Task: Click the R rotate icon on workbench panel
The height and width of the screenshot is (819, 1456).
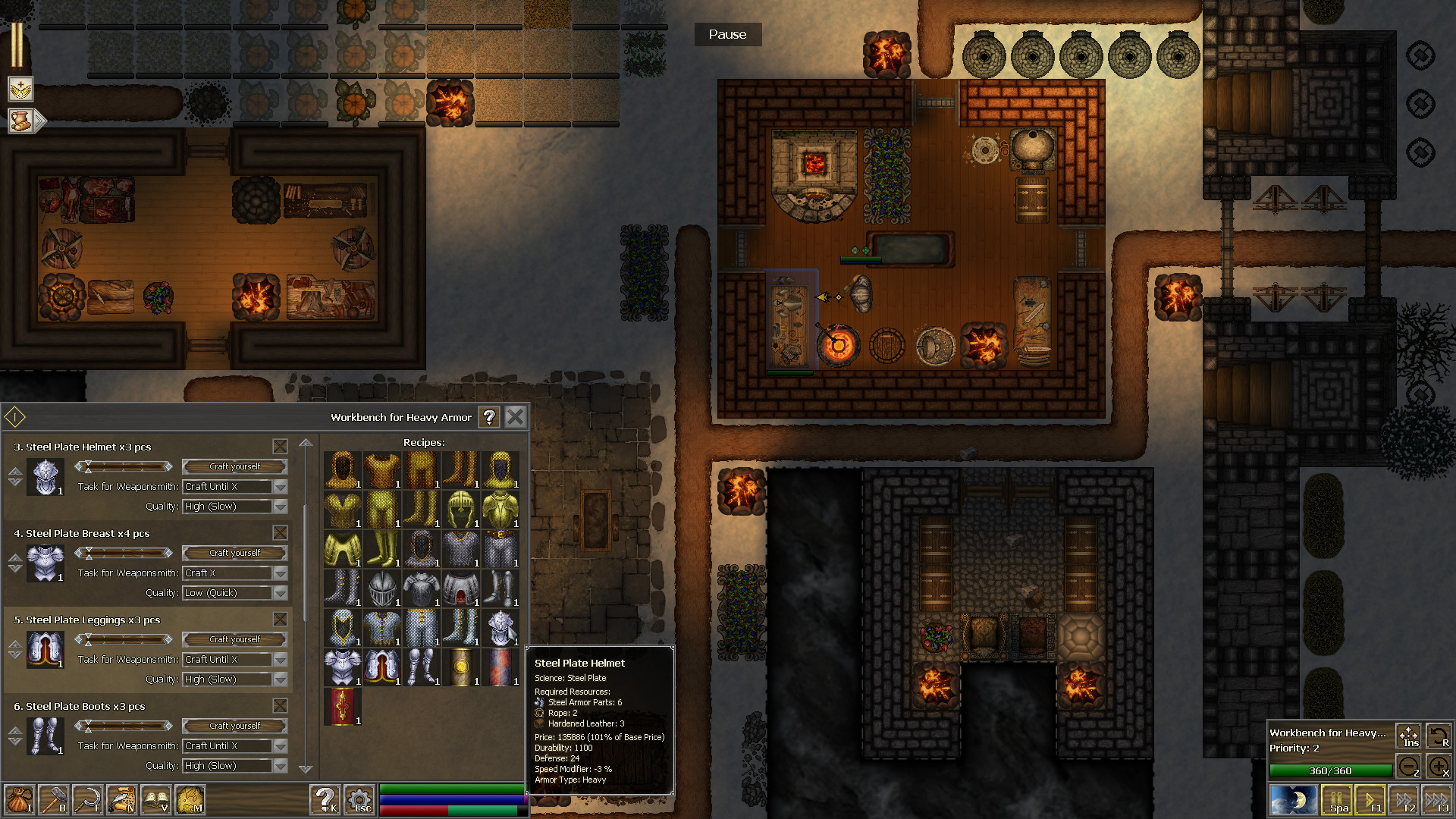Action: pos(1439,734)
